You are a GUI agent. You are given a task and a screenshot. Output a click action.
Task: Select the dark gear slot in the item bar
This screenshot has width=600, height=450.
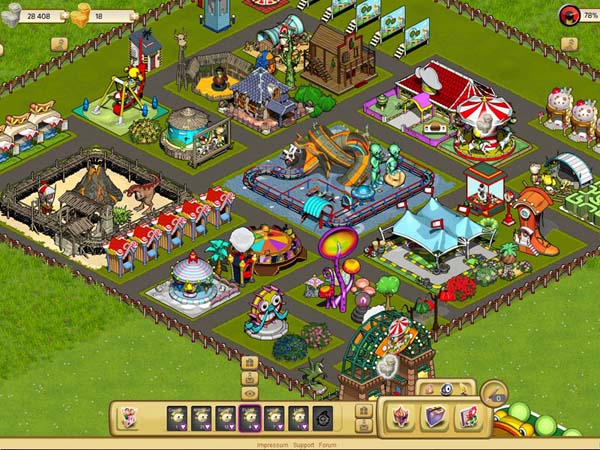[x=322, y=417]
